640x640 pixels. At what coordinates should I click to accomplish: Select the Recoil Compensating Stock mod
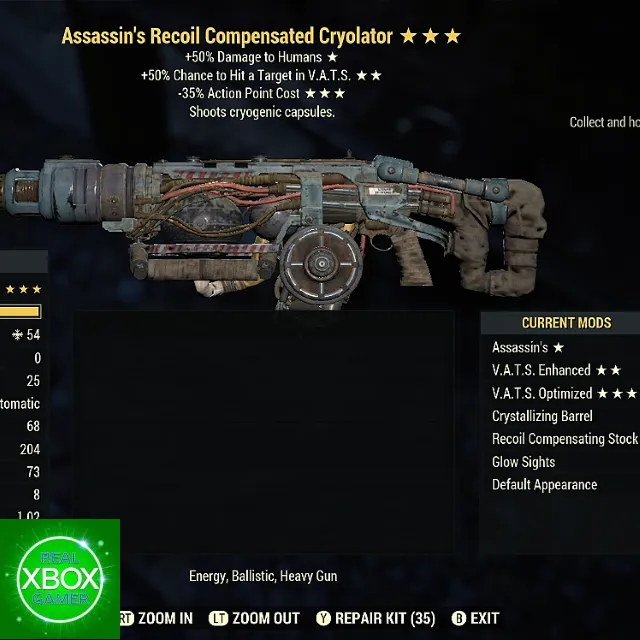[x=564, y=439]
